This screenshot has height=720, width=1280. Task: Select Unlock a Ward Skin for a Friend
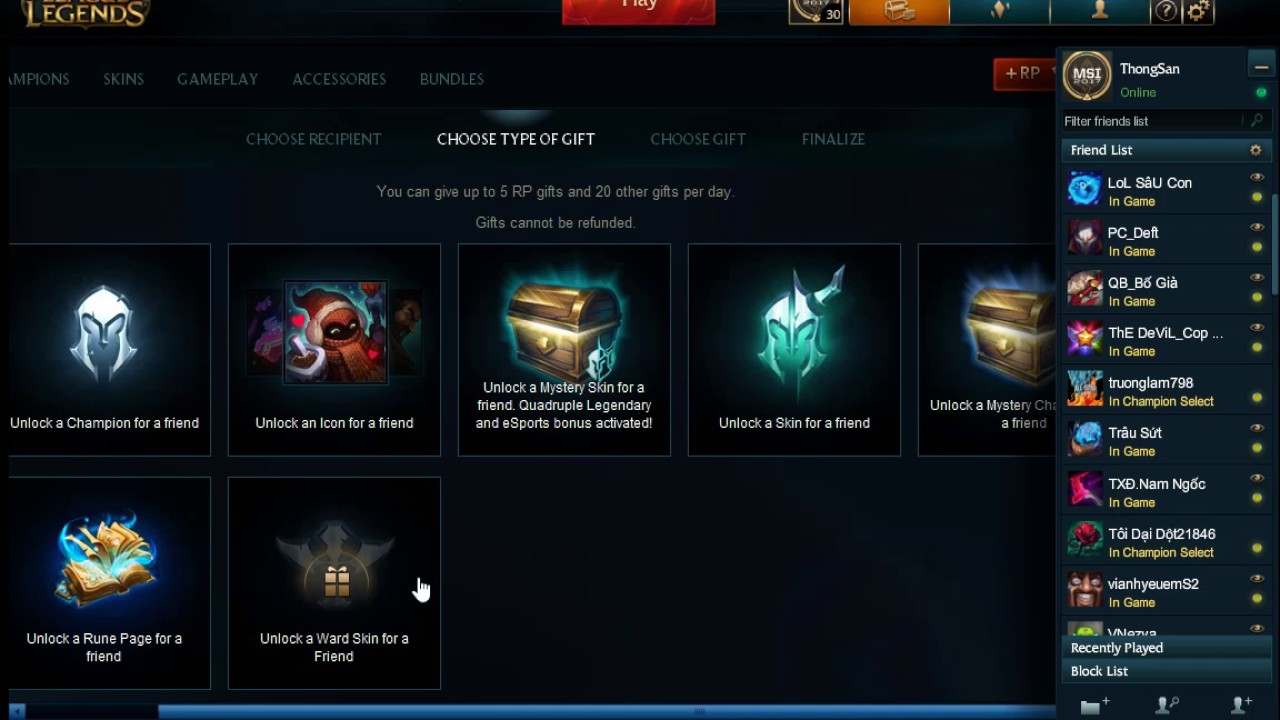334,583
